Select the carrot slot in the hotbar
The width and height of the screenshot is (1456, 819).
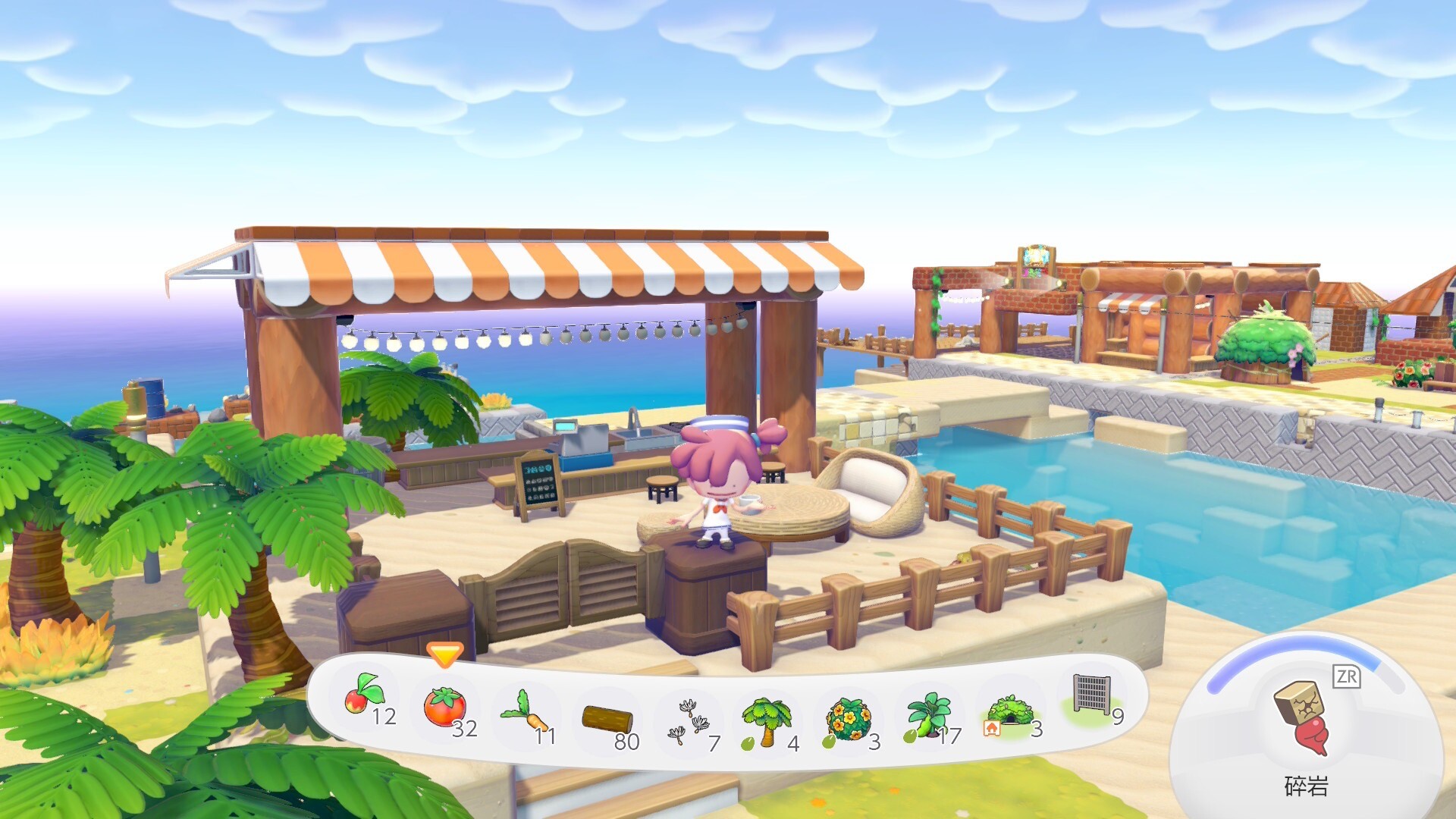[x=526, y=714]
